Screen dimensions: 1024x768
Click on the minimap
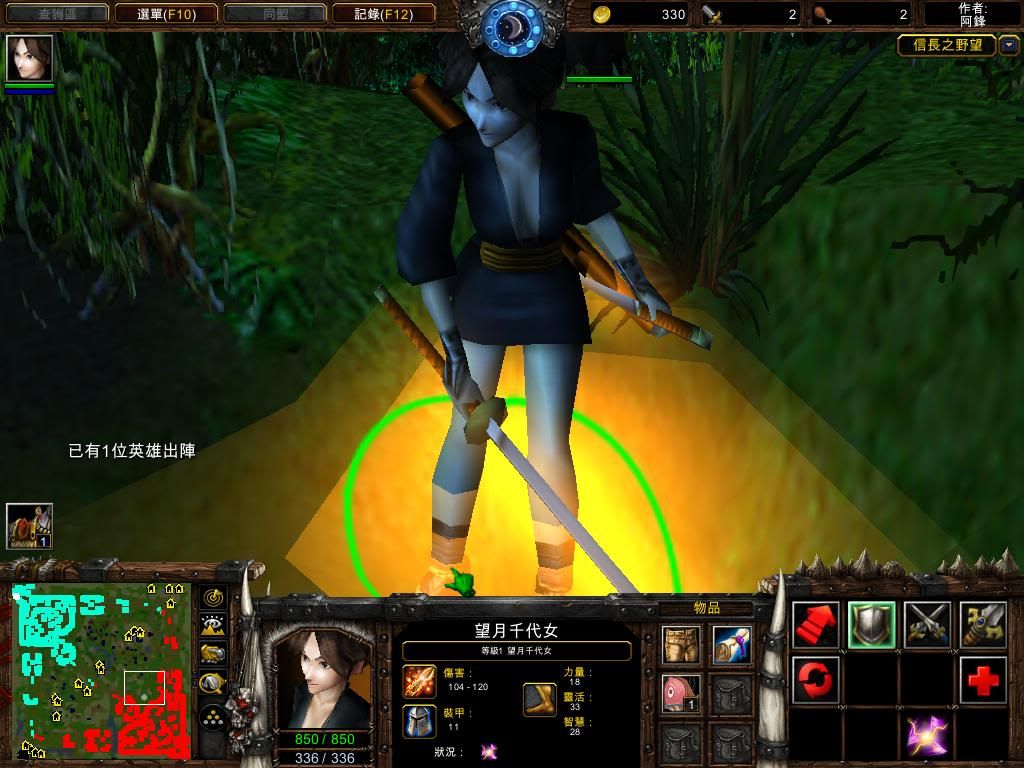coord(100,669)
